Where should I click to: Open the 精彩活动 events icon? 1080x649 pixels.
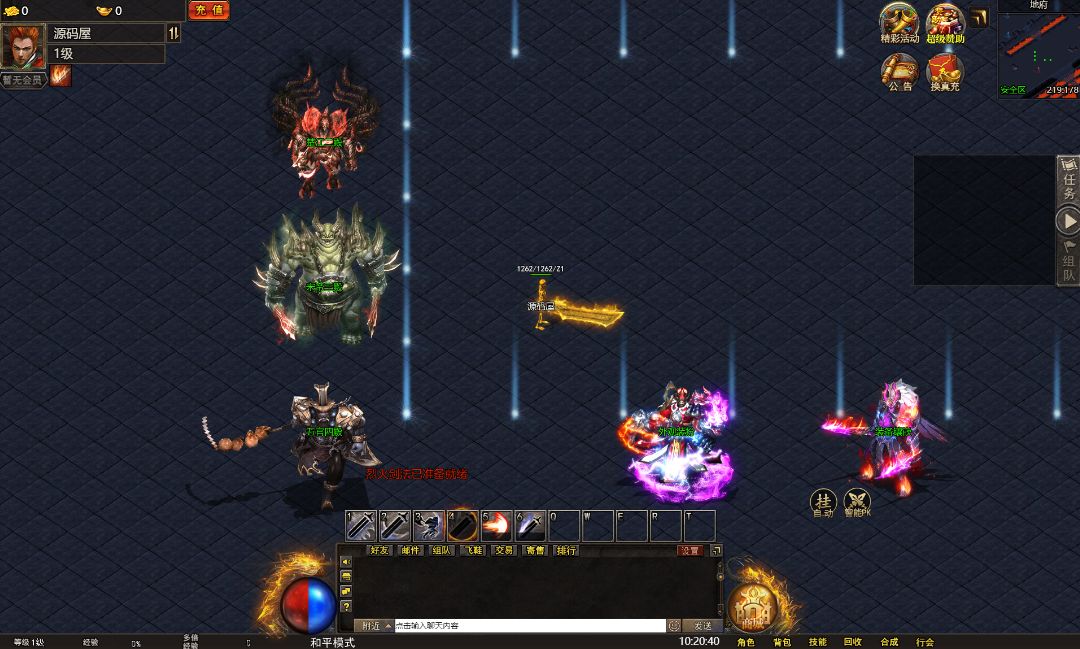[898, 21]
